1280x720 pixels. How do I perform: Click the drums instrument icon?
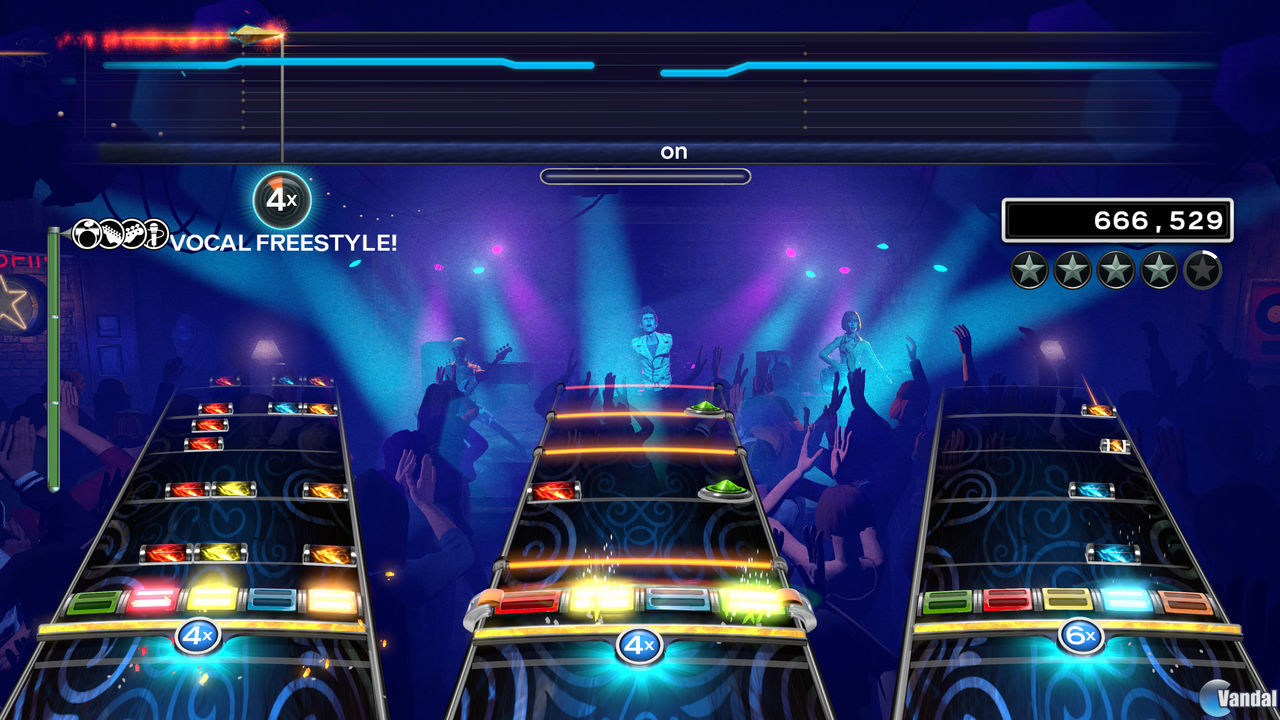[x=85, y=235]
